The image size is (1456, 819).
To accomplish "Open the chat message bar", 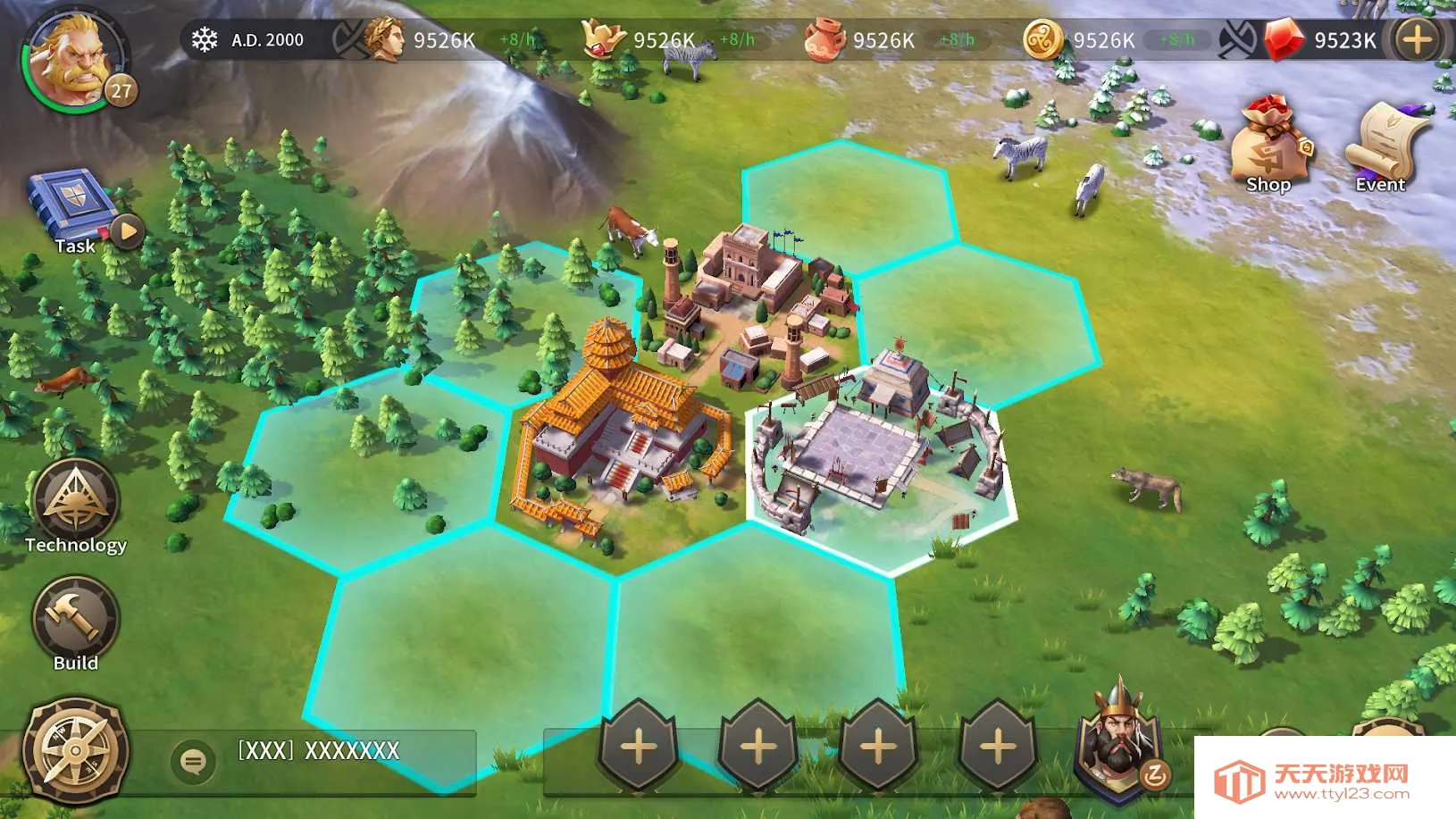I will point(339,751).
